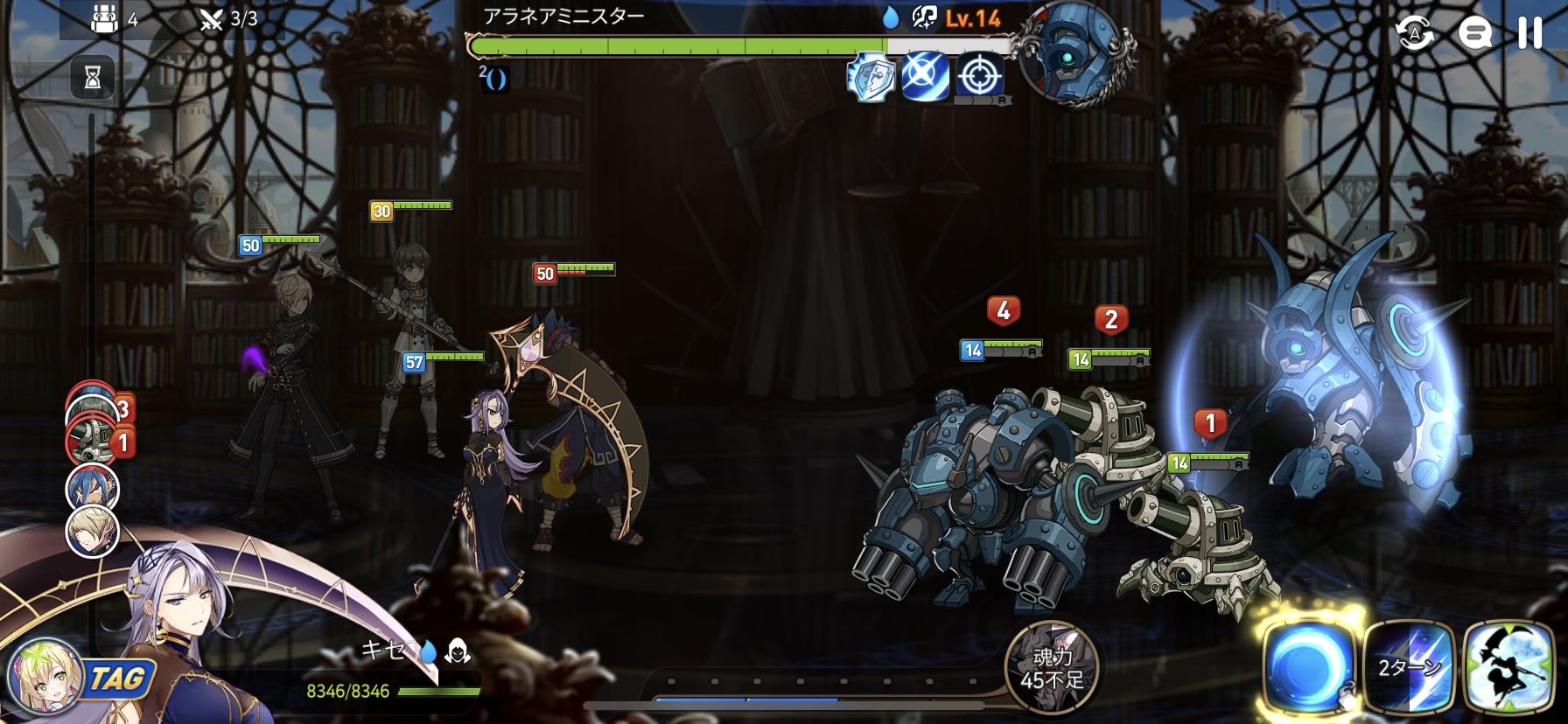Inspect the boss crosshair target icon
The image size is (1568, 724).
coord(980,77)
